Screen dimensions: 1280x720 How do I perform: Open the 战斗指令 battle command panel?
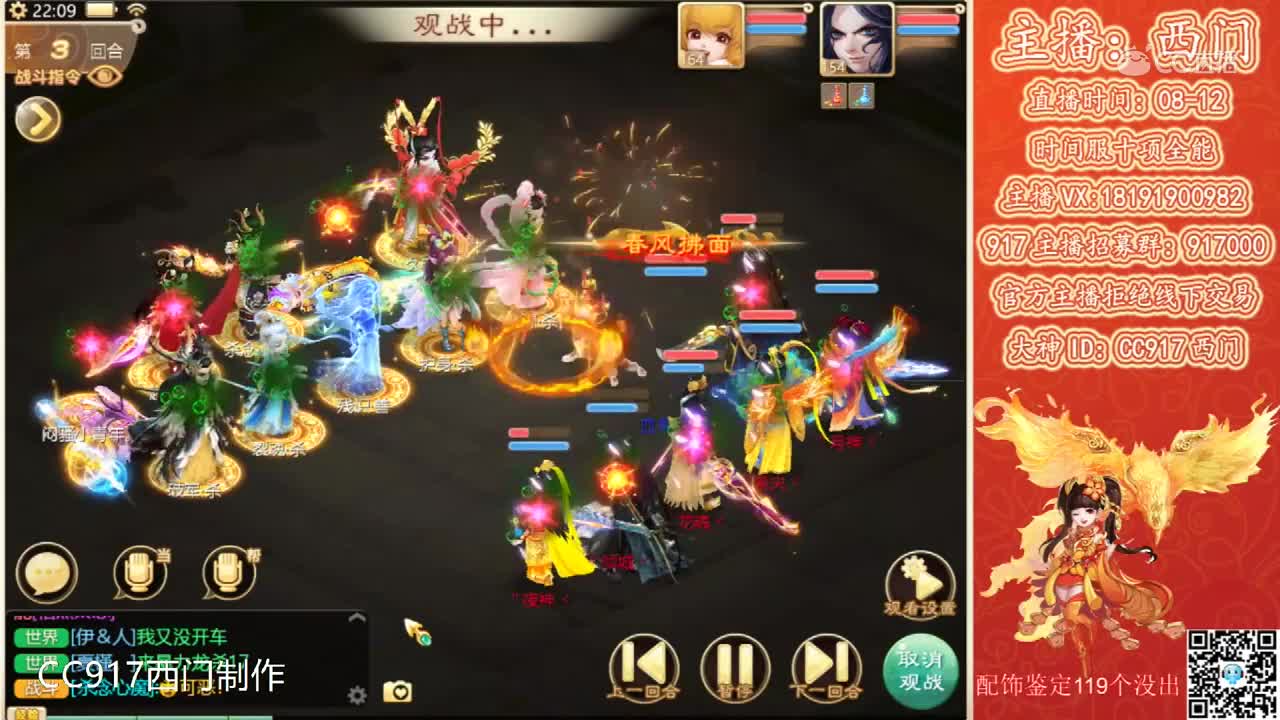click(x=48, y=76)
